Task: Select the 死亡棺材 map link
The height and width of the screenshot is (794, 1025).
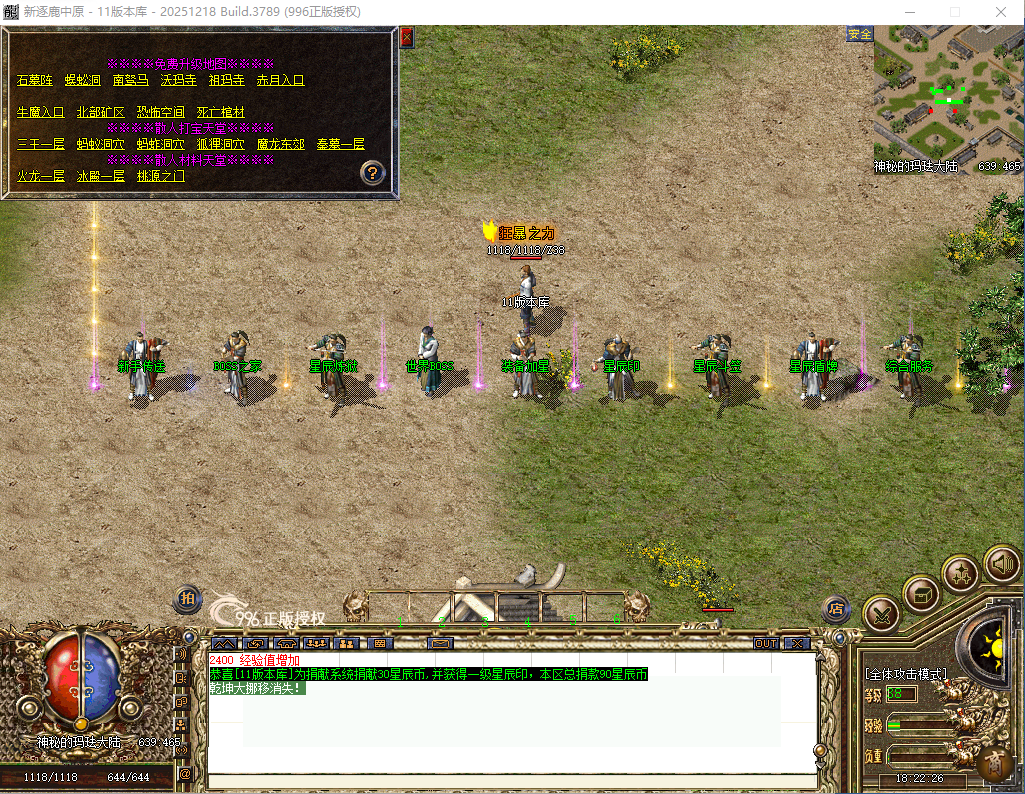Action: (220, 112)
